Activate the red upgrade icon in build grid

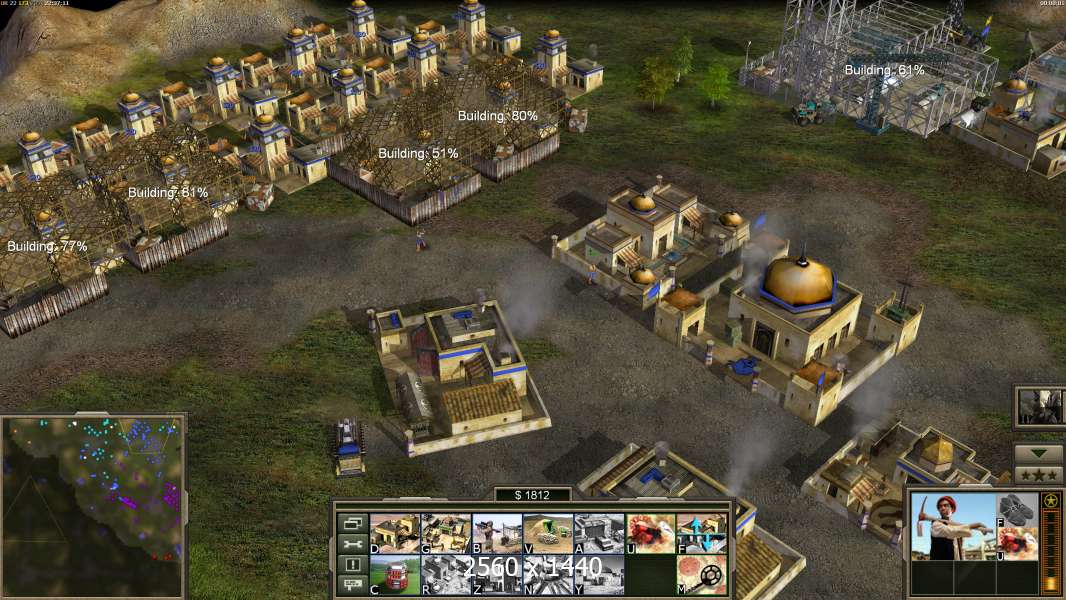[650, 534]
